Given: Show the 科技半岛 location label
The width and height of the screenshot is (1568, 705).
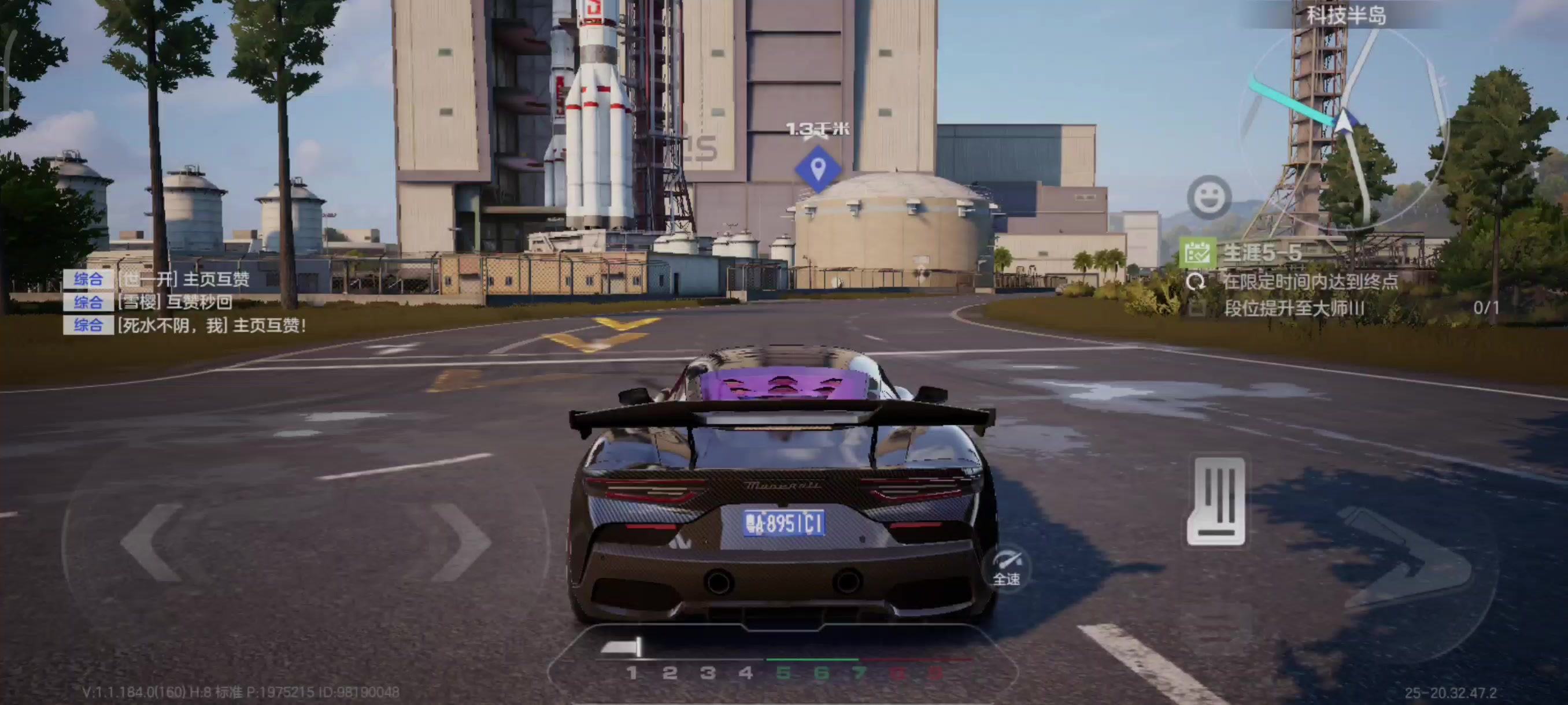Looking at the screenshot, I should [1346, 15].
